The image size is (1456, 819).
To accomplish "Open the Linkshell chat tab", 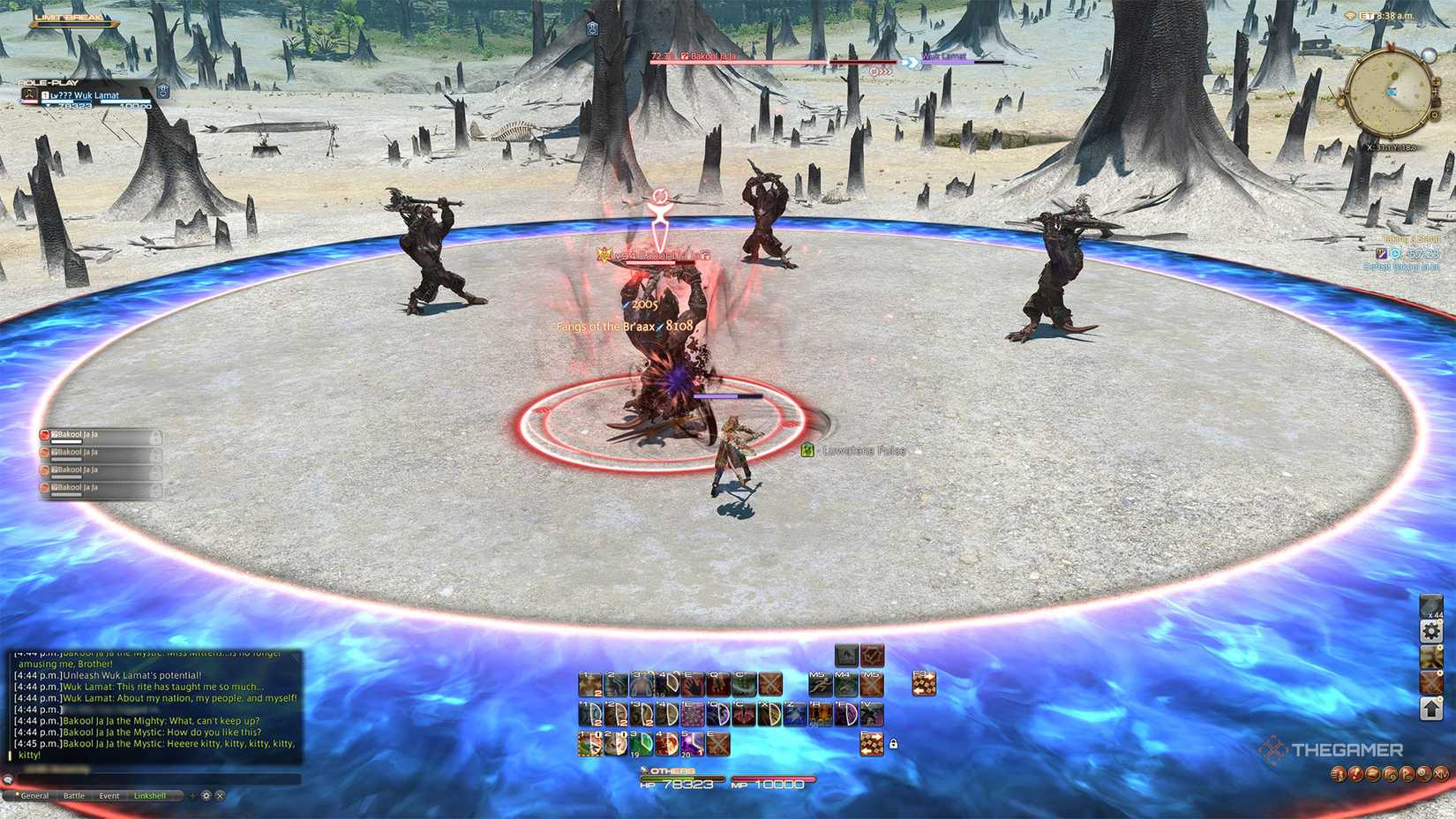I will pyautogui.click(x=152, y=795).
